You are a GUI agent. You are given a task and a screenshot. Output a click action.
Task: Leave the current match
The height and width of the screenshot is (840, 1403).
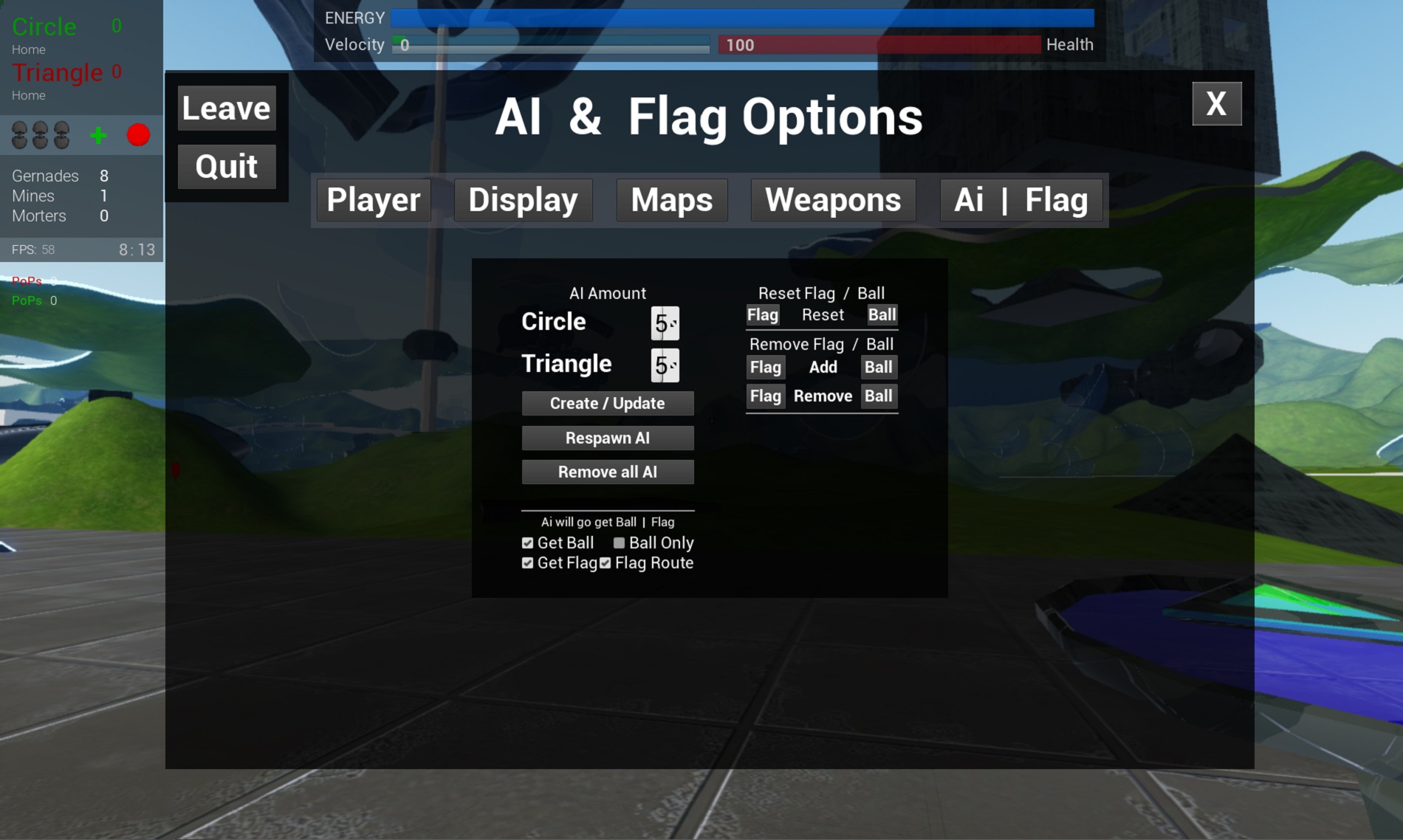(x=227, y=109)
